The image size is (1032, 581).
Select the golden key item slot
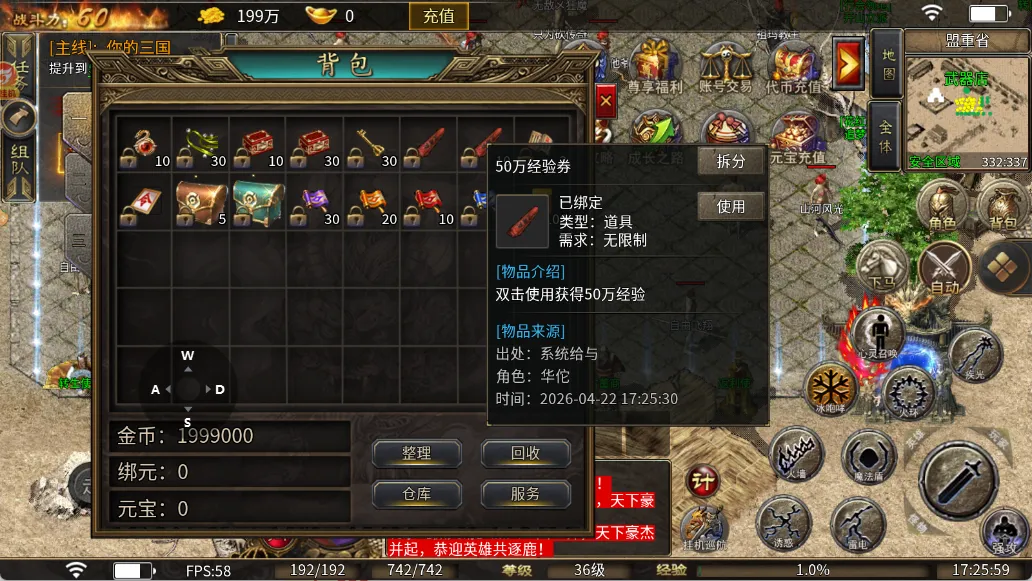point(372,144)
